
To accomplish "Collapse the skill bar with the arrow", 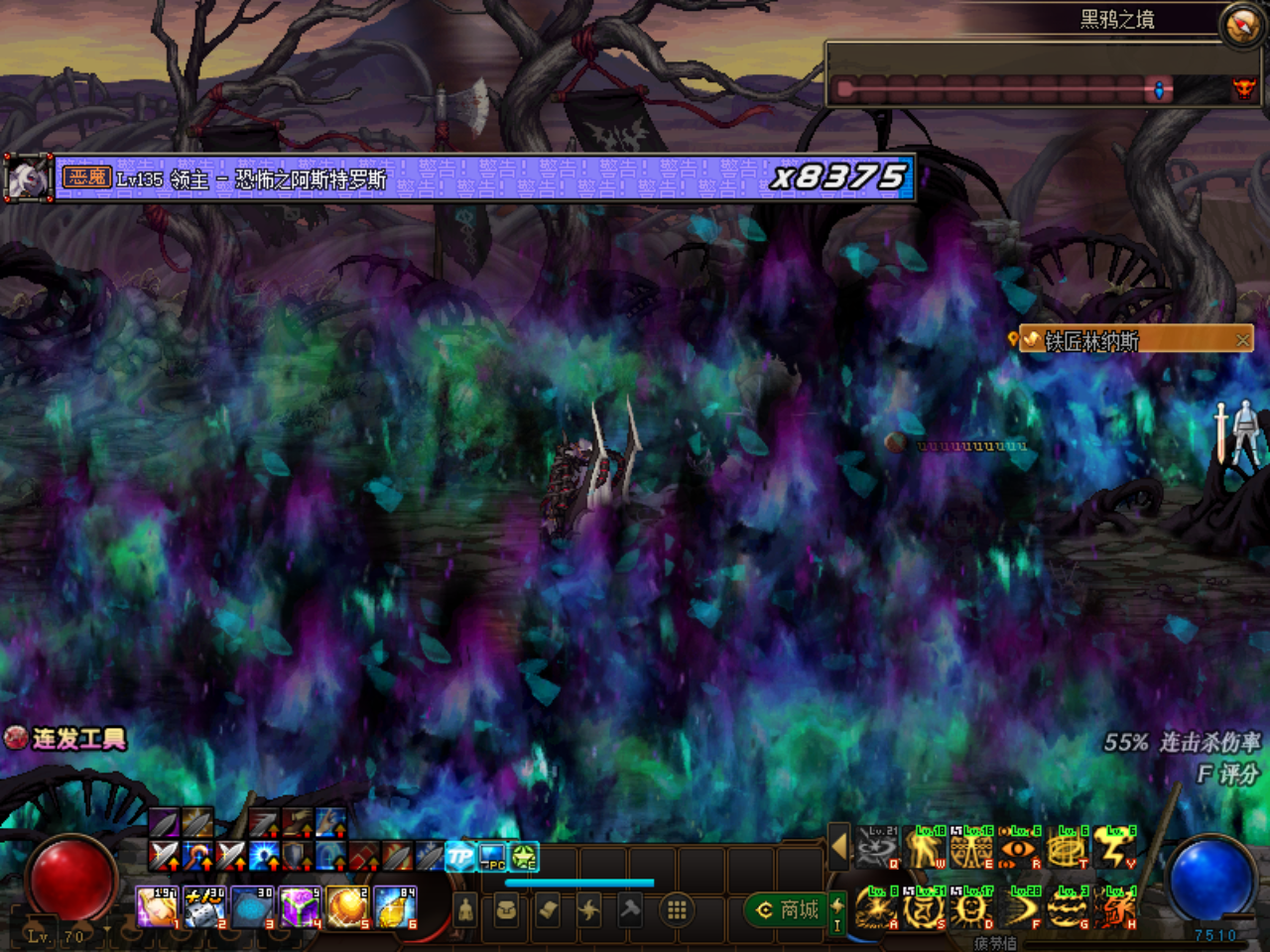I will tap(838, 847).
